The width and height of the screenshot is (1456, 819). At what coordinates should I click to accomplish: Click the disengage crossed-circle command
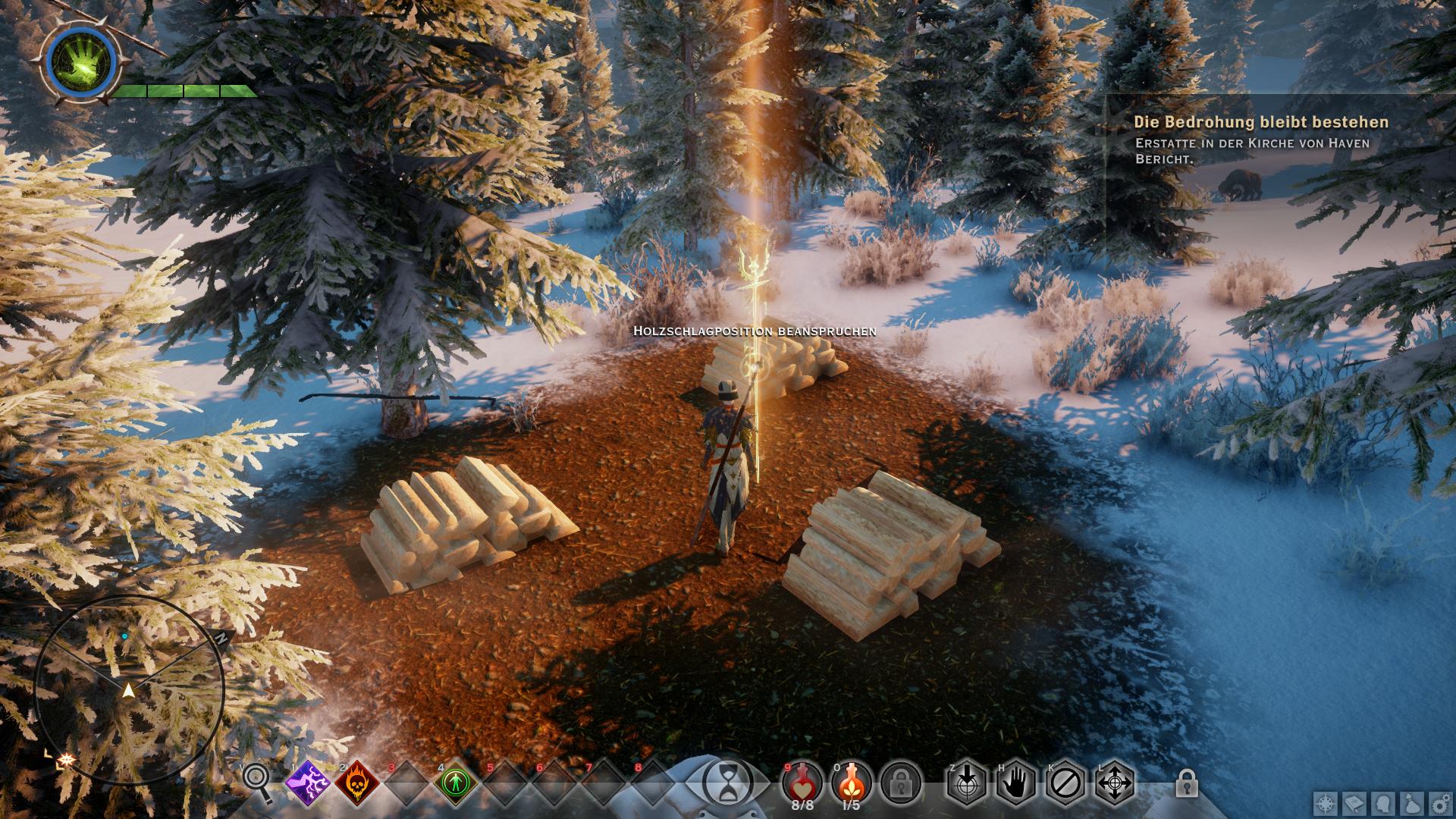(1065, 781)
